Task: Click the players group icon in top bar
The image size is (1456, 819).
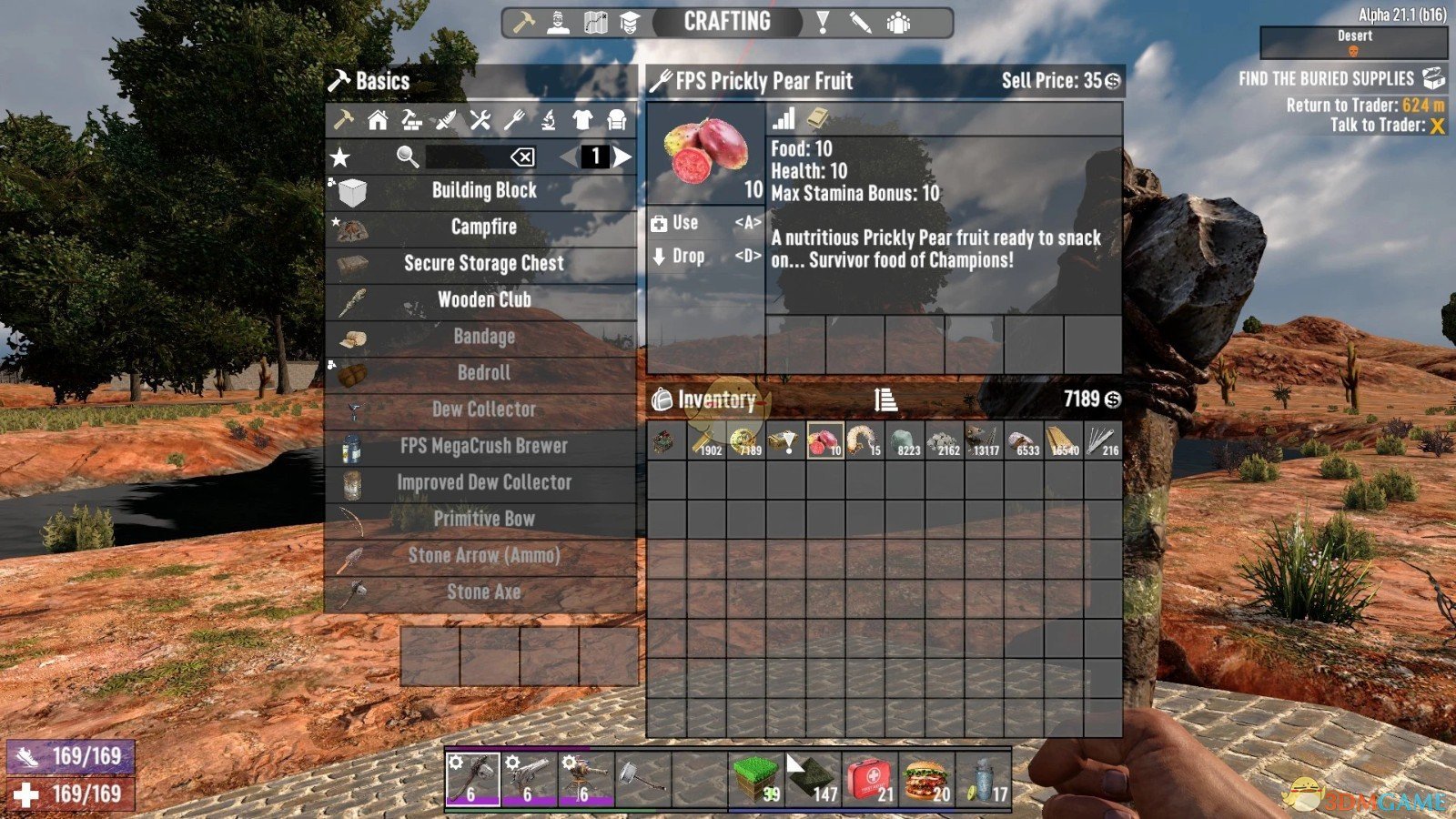Action: click(899, 23)
